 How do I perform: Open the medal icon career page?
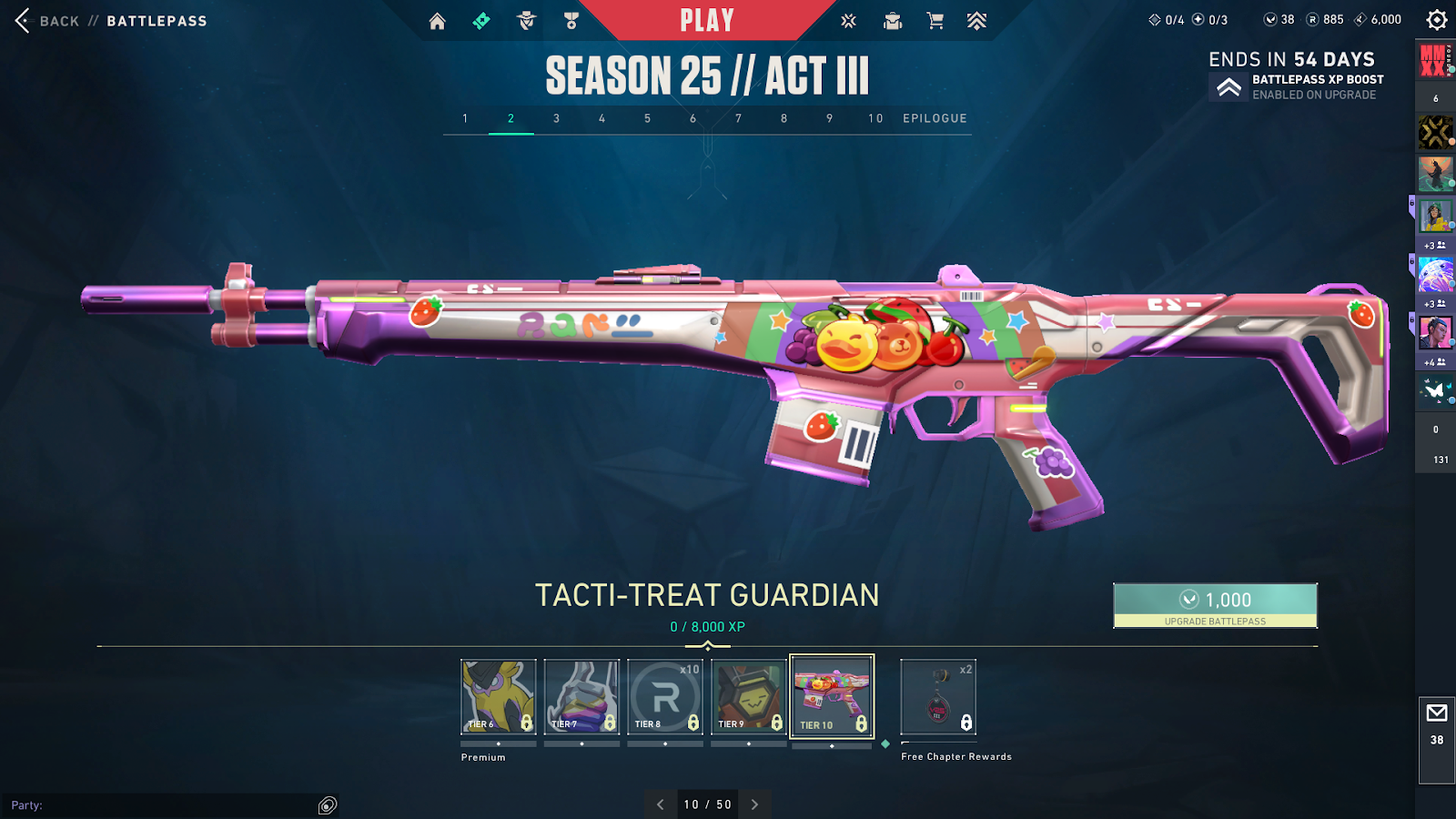click(x=571, y=21)
